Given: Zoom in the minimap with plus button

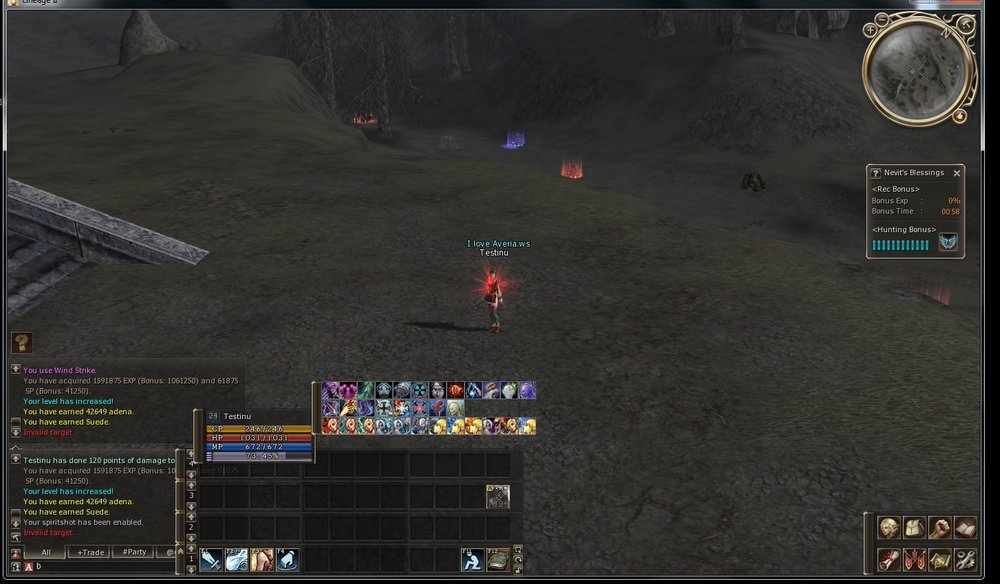Looking at the screenshot, I should pos(871,30).
